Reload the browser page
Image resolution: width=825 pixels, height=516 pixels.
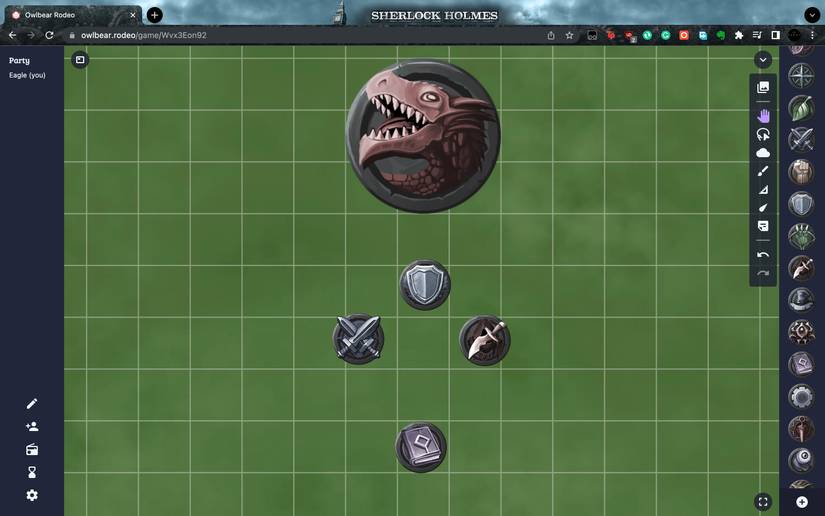tap(49, 35)
